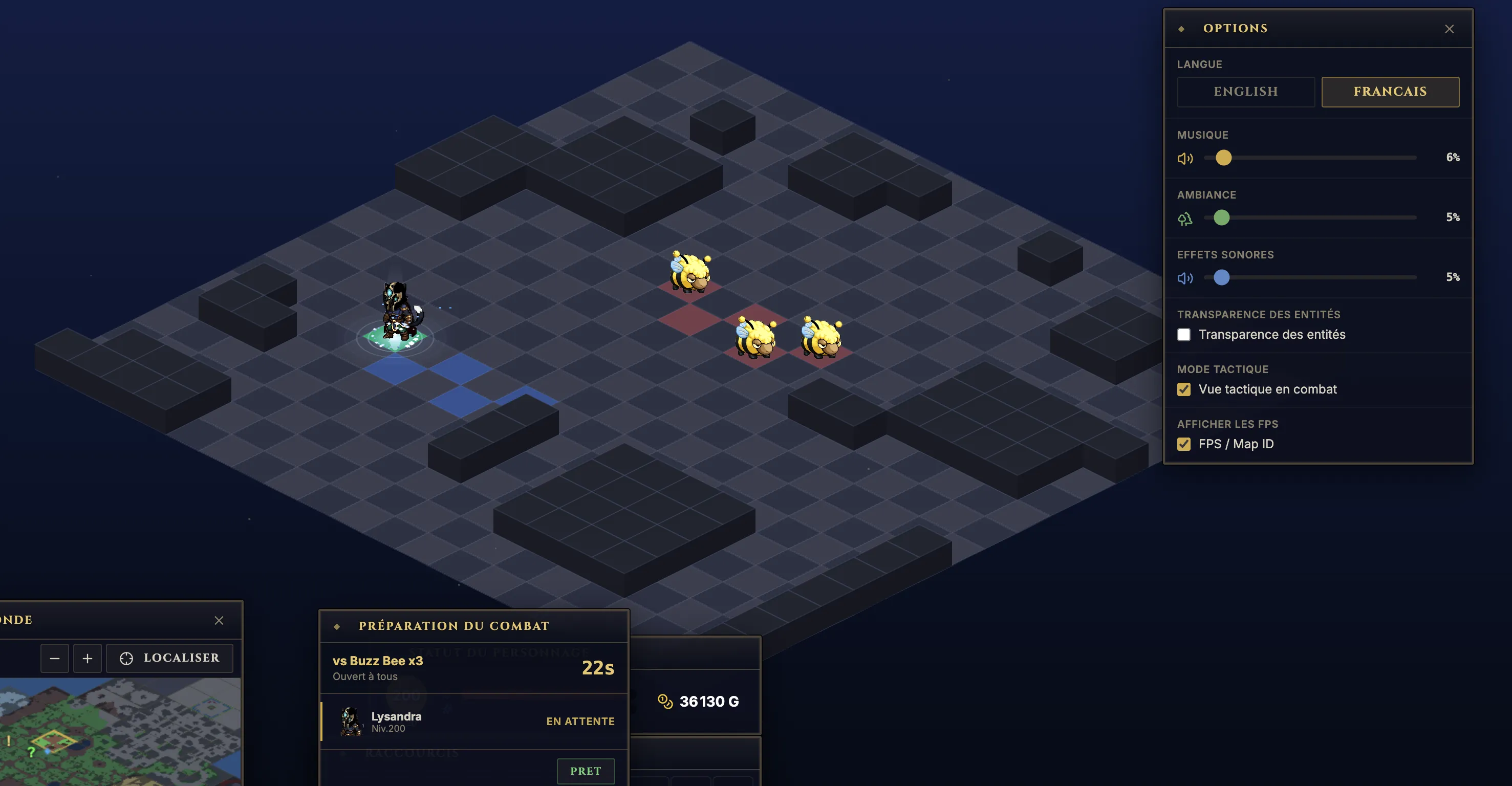Zoom out the world map

(55, 659)
